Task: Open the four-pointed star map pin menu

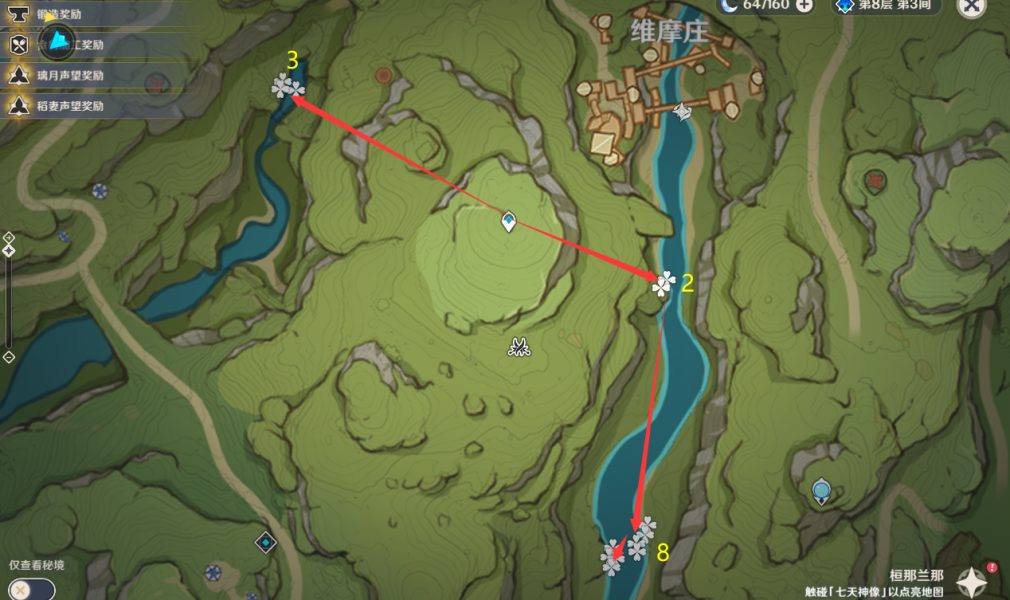Action: [971, 581]
